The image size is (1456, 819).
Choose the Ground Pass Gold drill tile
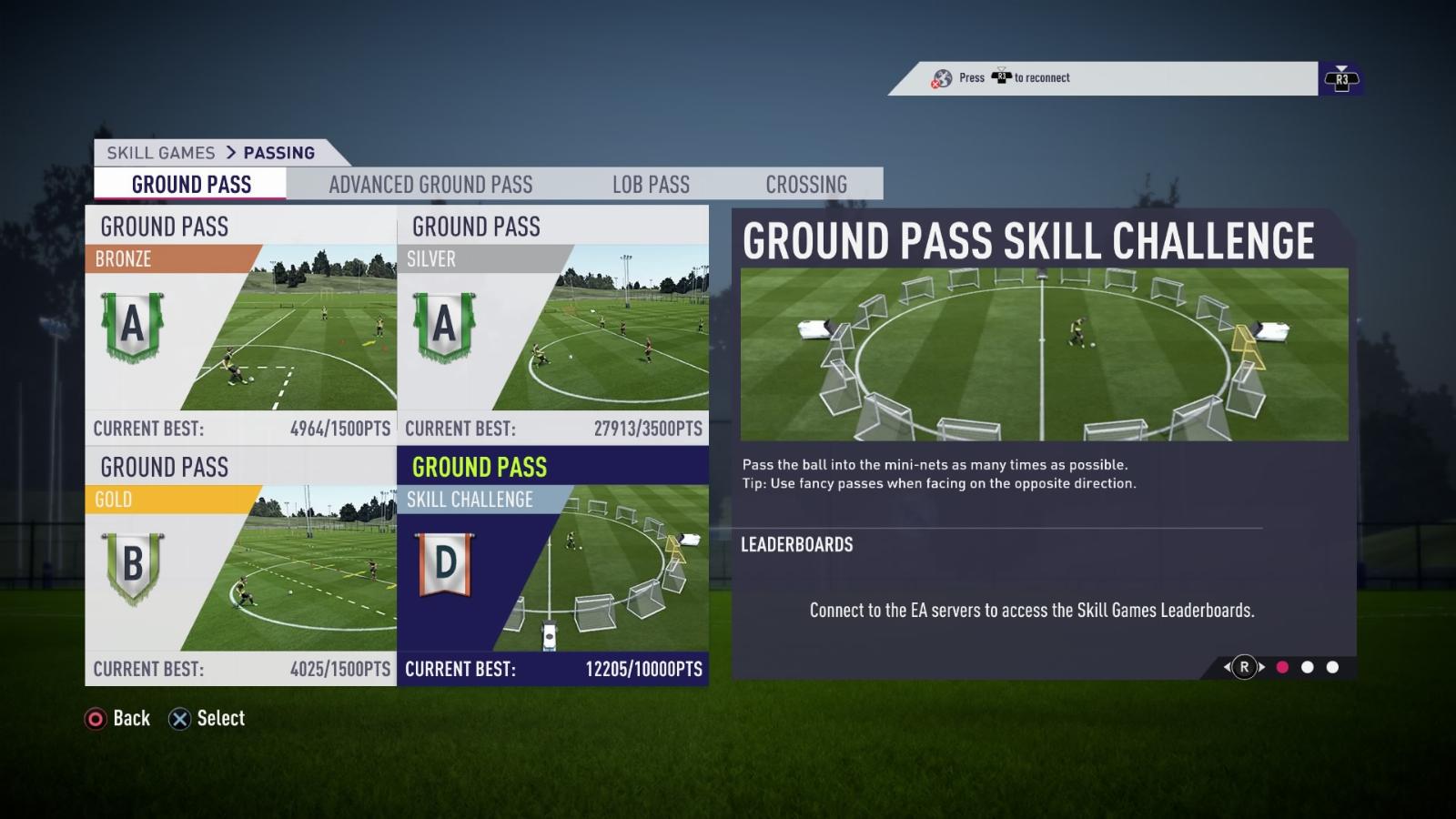241,565
